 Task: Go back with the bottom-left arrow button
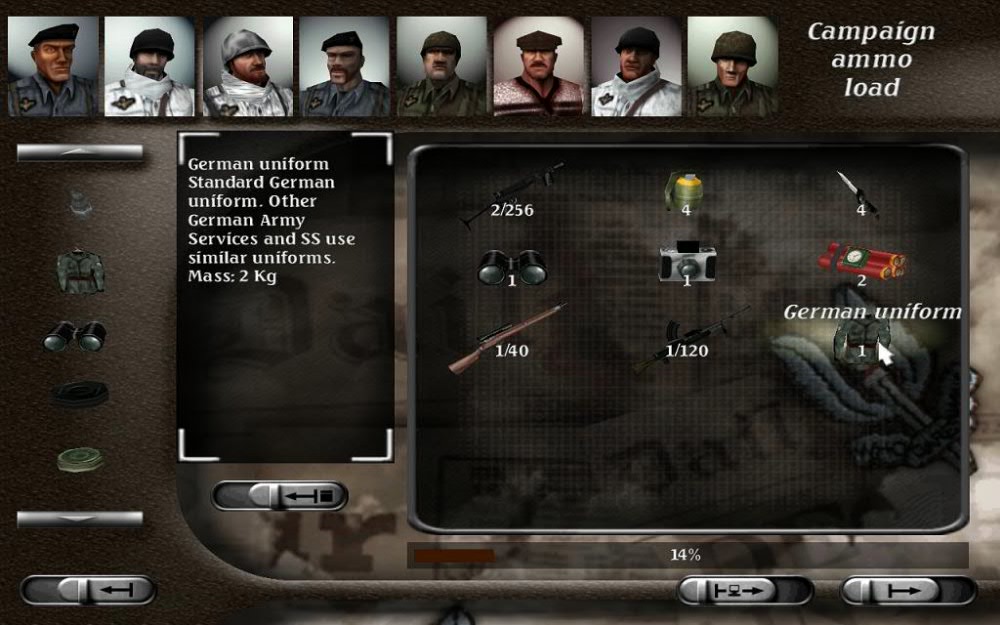pyautogui.click(x=88, y=590)
